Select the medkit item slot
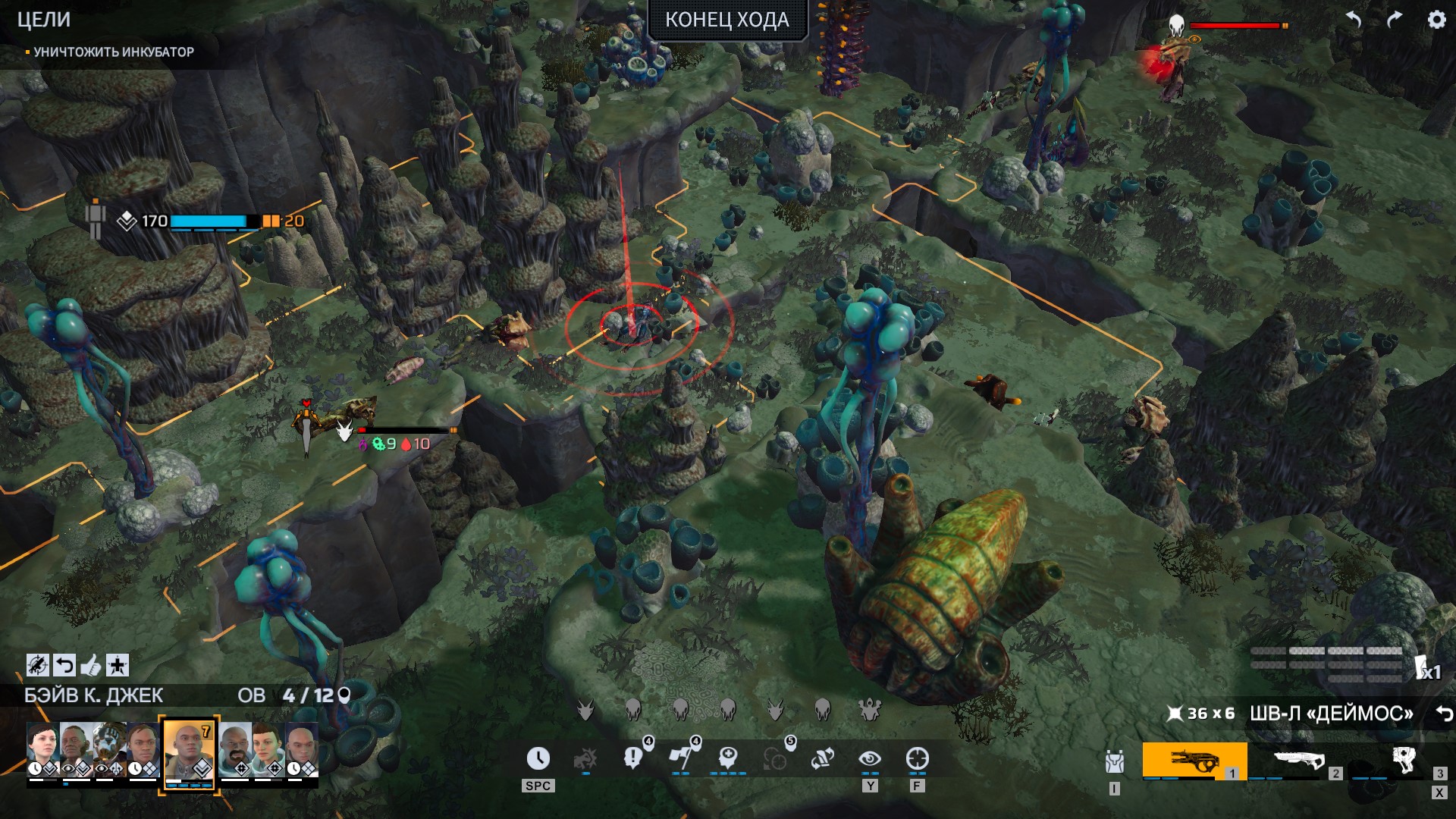Viewport: 1456px width, 819px height. (x=1403, y=761)
